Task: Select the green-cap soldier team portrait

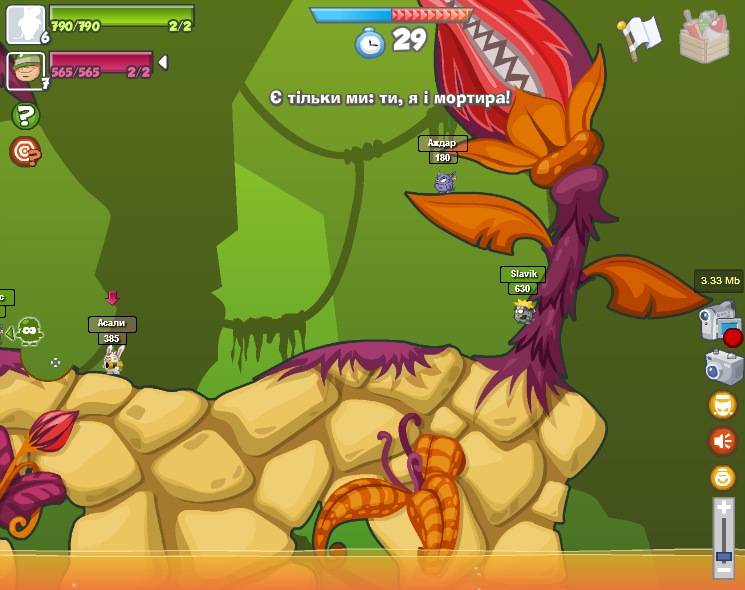Action: point(25,71)
